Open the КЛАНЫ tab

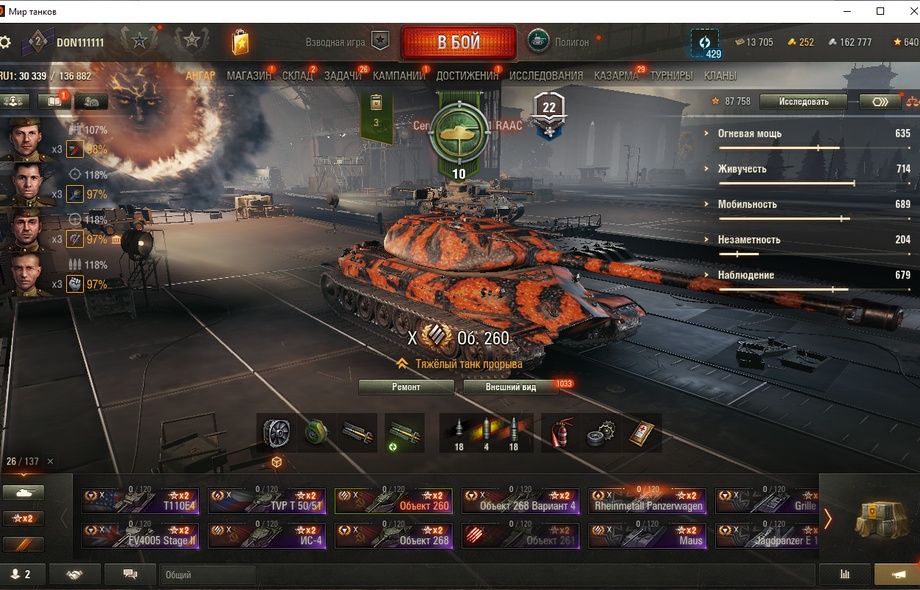[x=720, y=76]
